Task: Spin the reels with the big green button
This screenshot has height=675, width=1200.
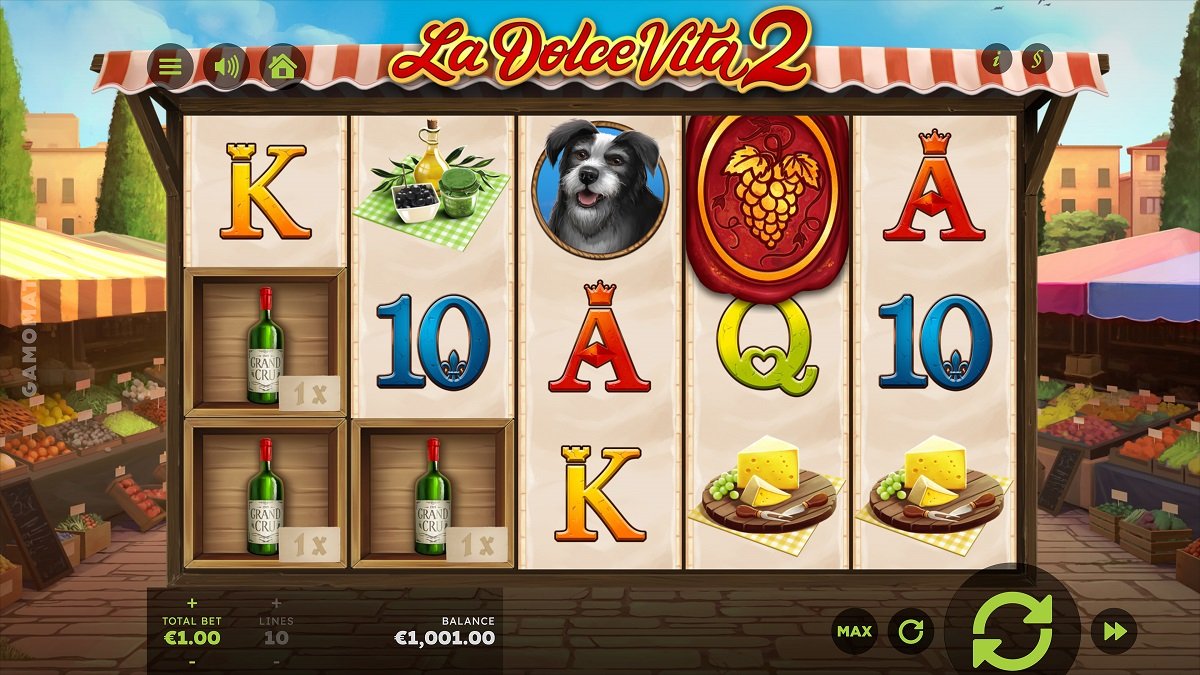Action: (x=1012, y=630)
